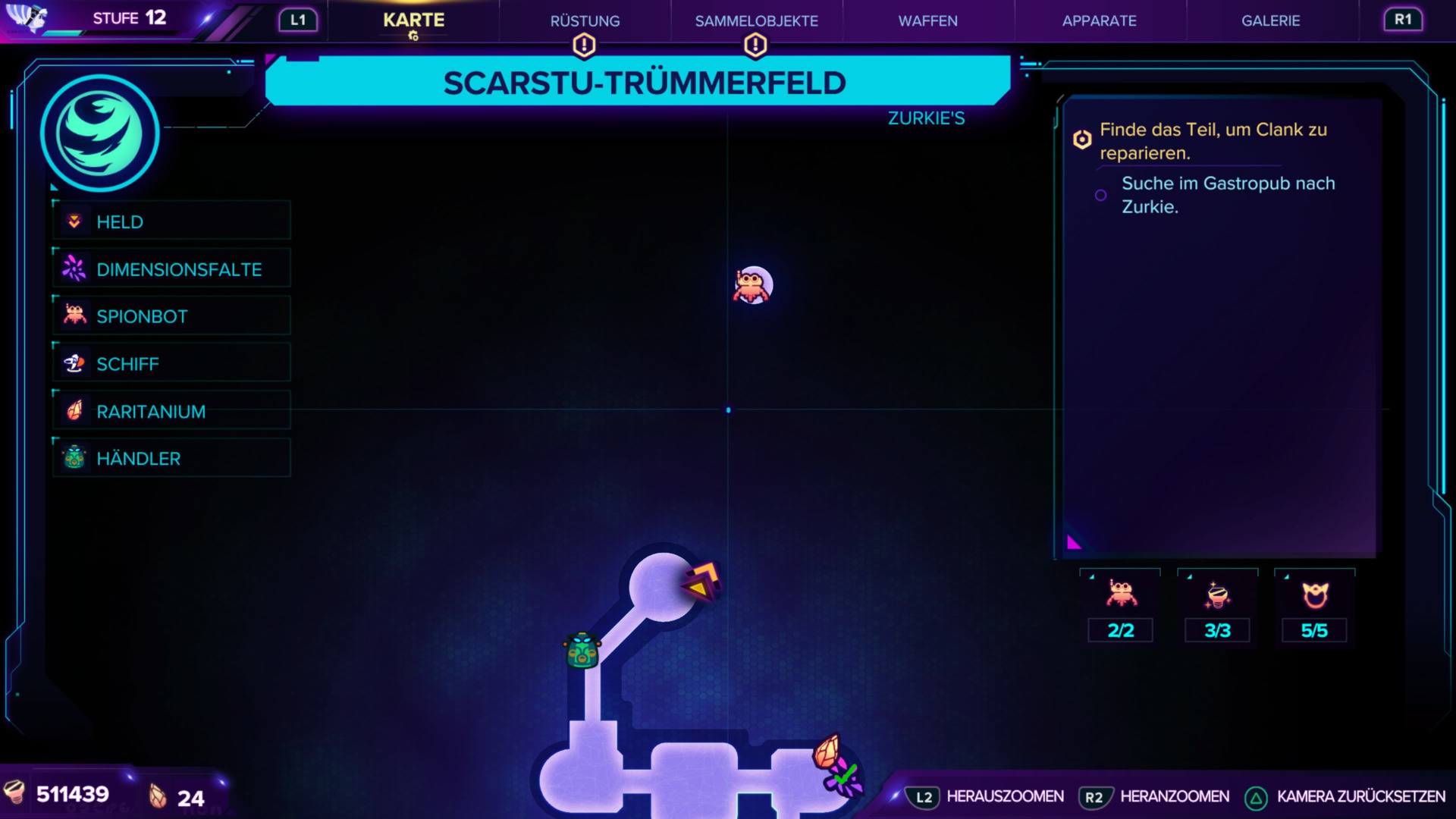Select the hero arrow marker on the map

(701, 582)
